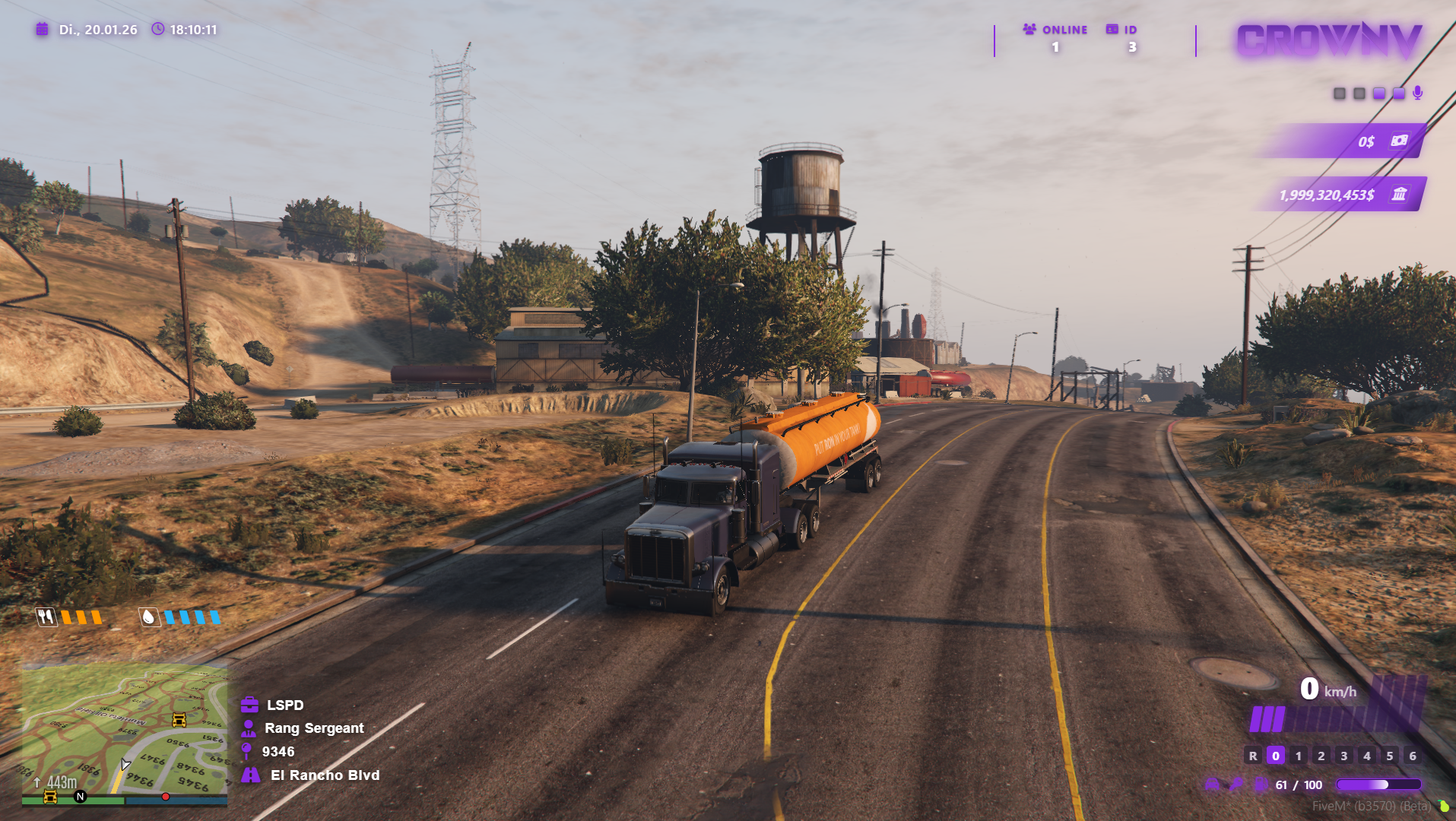Click the LSPD job briefcase icon

pyautogui.click(x=249, y=705)
